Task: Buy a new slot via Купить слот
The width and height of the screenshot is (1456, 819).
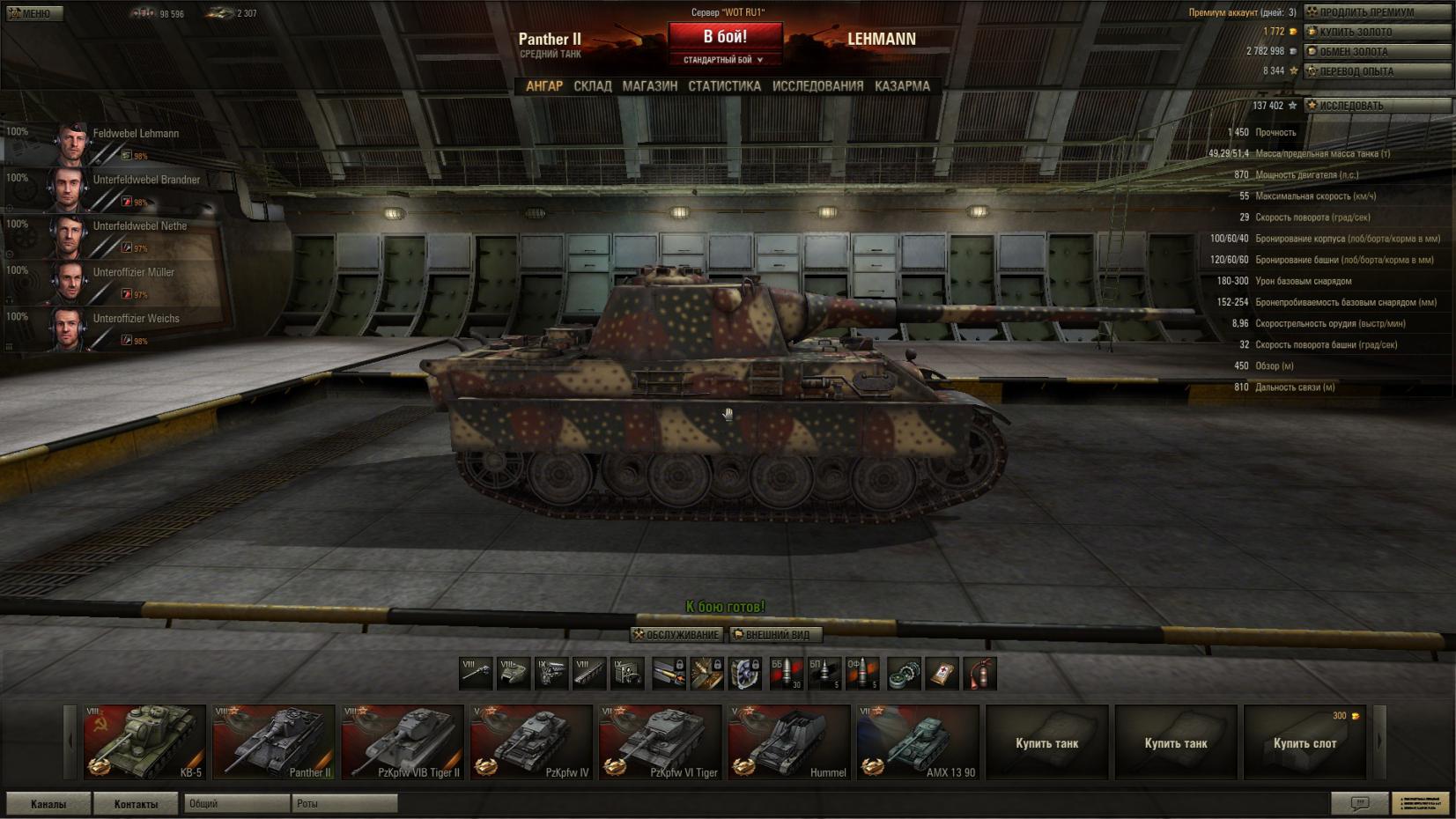Action: tap(1304, 742)
